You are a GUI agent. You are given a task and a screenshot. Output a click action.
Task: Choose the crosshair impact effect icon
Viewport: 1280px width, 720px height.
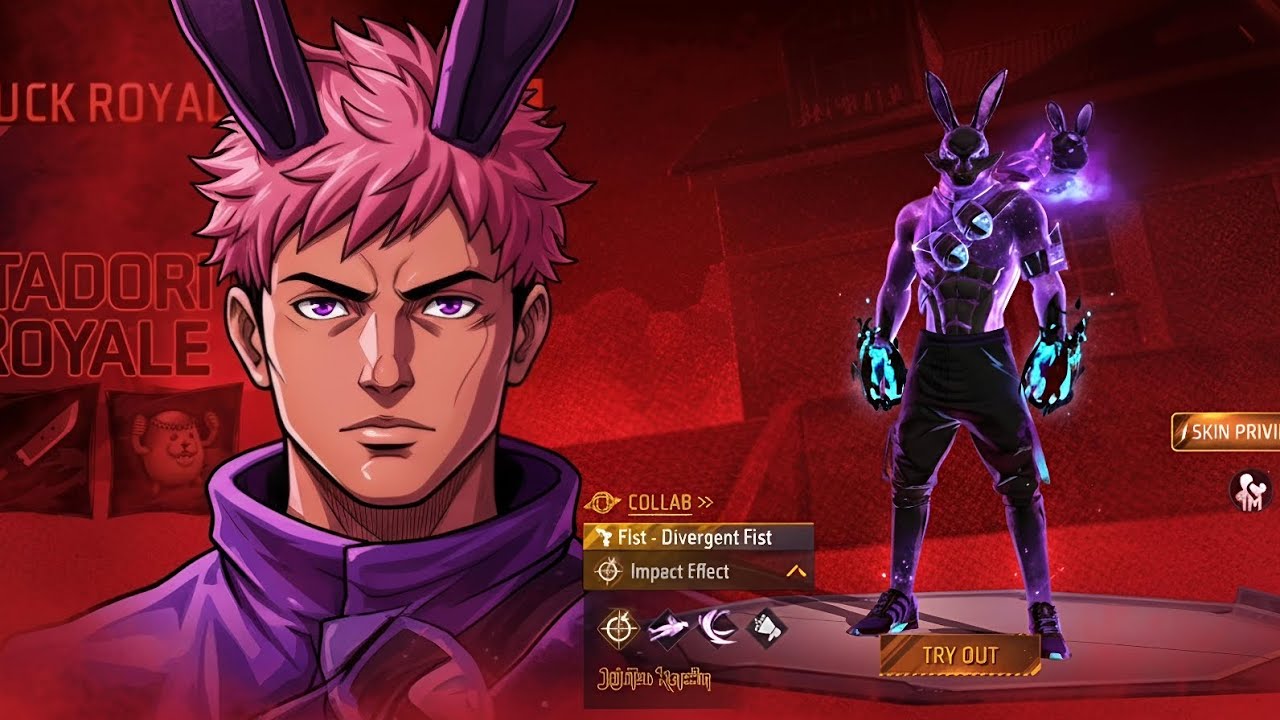(x=619, y=628)
